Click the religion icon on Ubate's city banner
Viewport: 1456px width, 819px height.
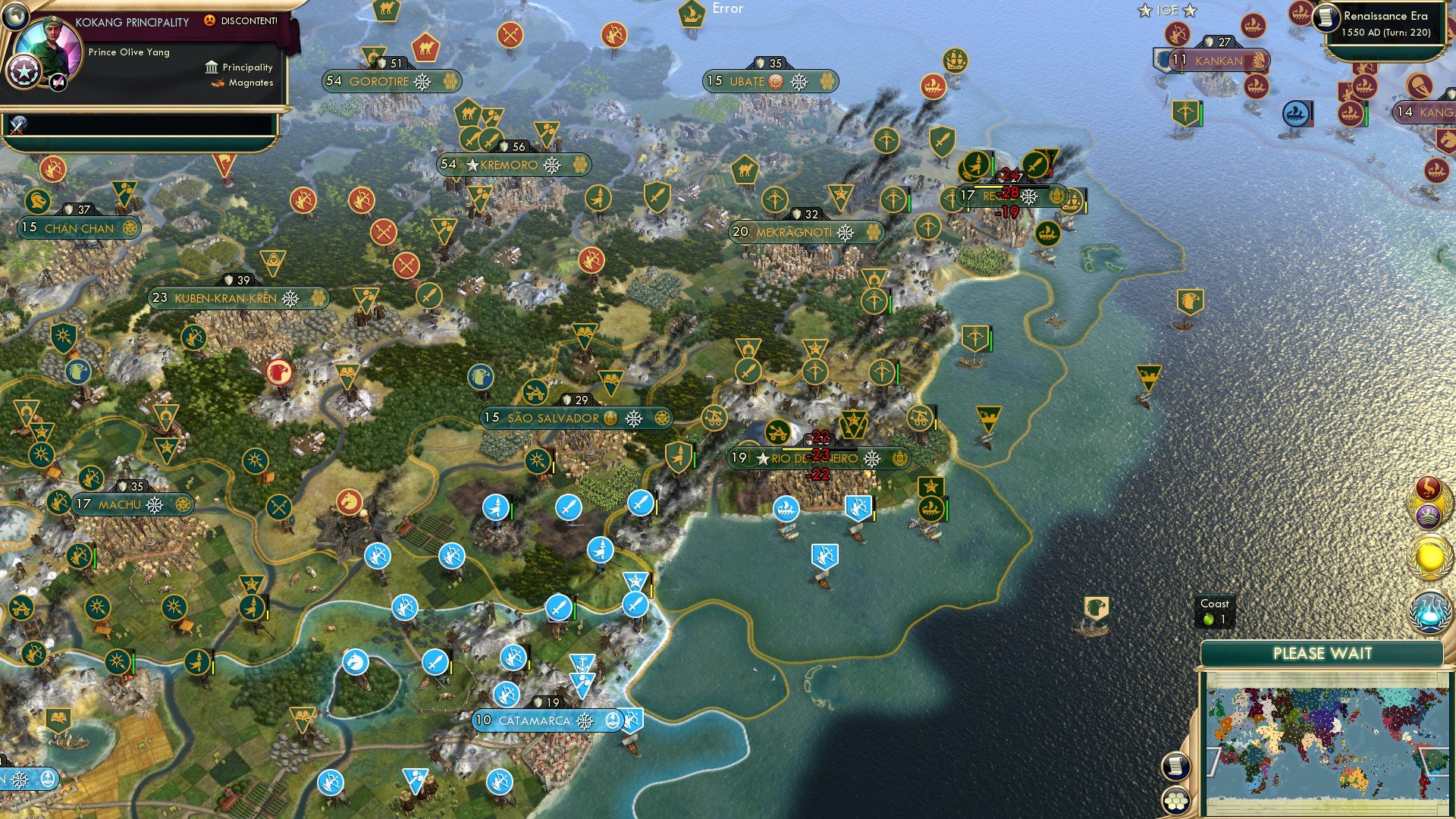click(x=776, y=82)
